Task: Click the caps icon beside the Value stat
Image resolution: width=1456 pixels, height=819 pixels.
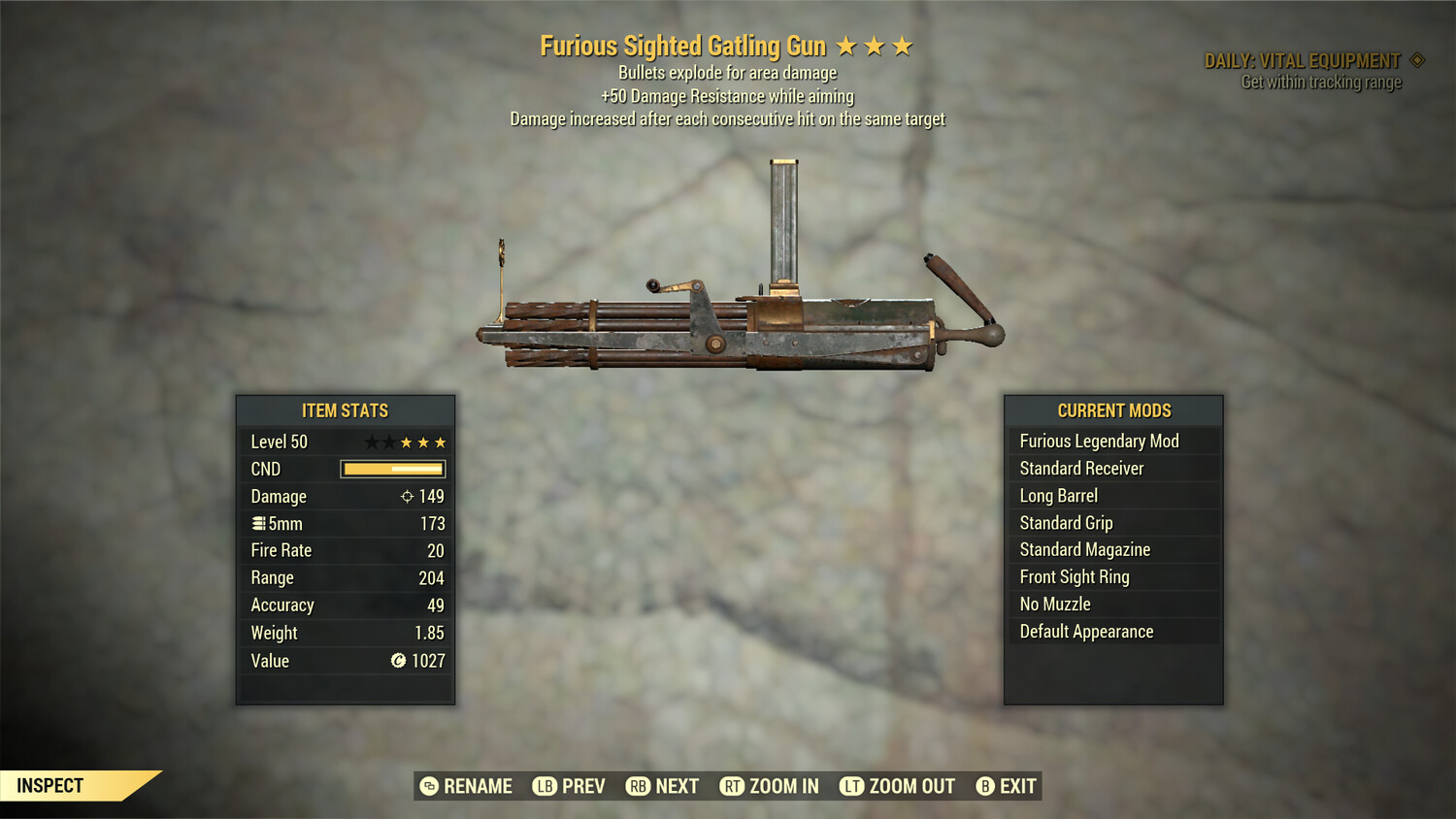Action: (396, 661)
